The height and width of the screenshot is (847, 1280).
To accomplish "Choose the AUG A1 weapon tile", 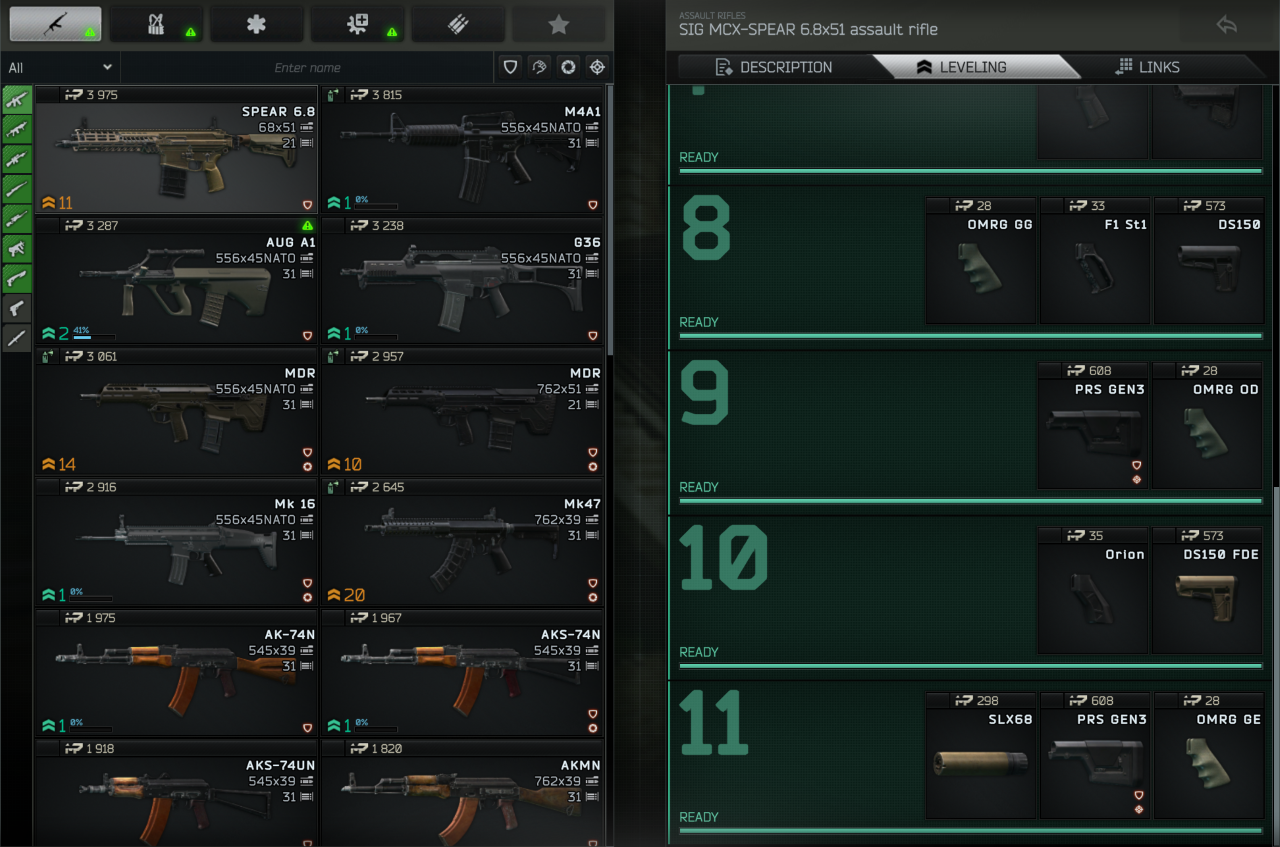I will (176, 281).
